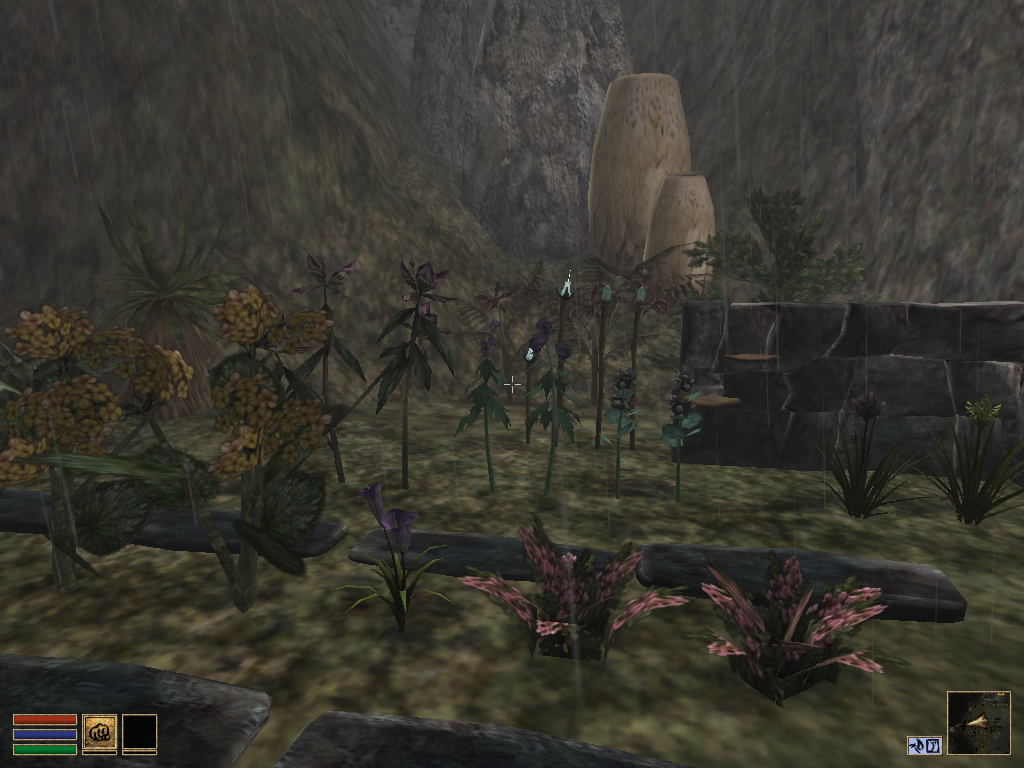Screen dimensions: 1024x768
Task: Click the hand-to-hand fist weapon icon
Action: [99, 732]
